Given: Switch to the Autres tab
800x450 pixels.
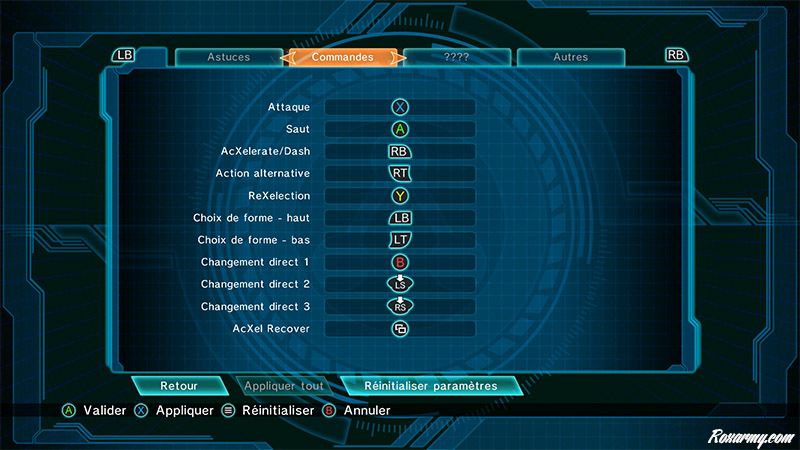Looking at the screenshot, I should 571,57.
